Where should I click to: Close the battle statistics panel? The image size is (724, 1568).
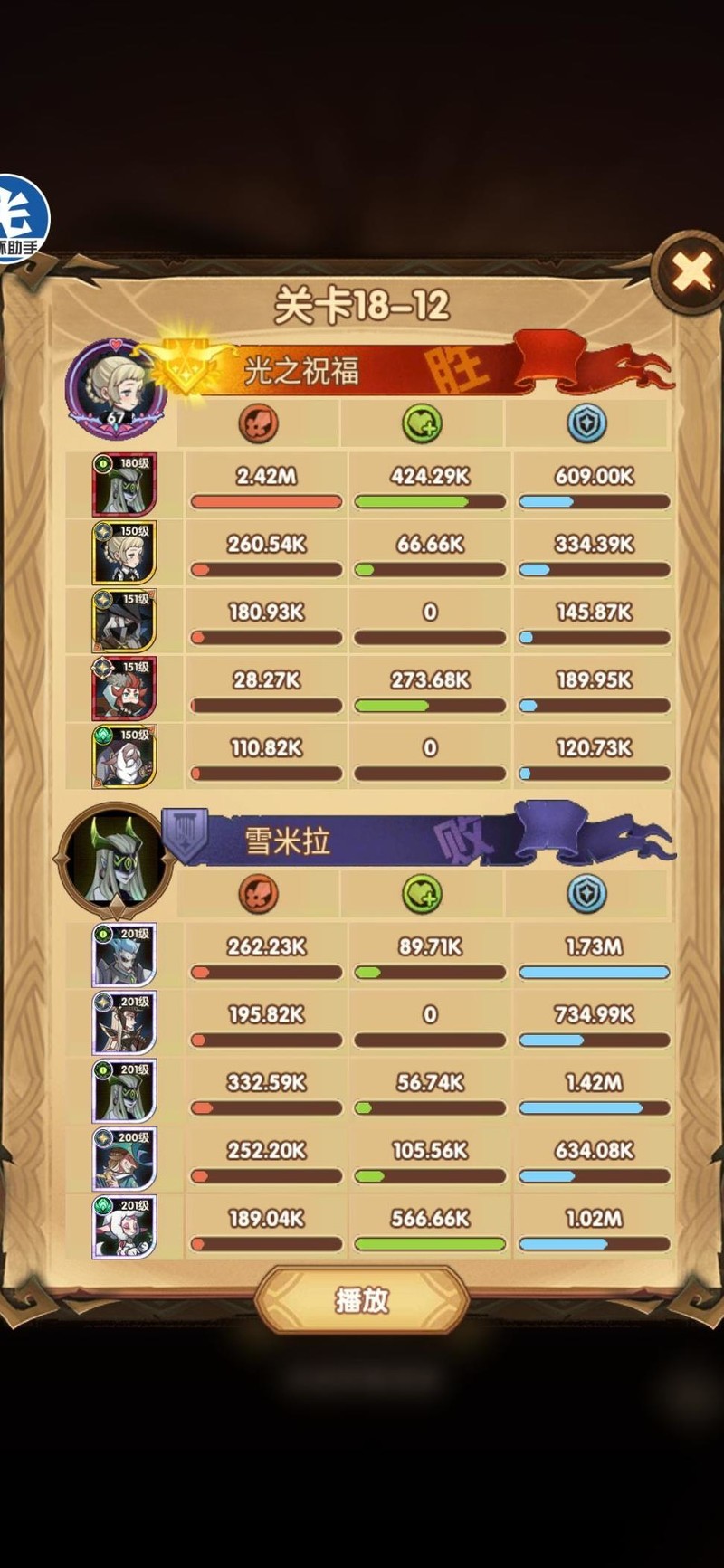coord(692,271)
